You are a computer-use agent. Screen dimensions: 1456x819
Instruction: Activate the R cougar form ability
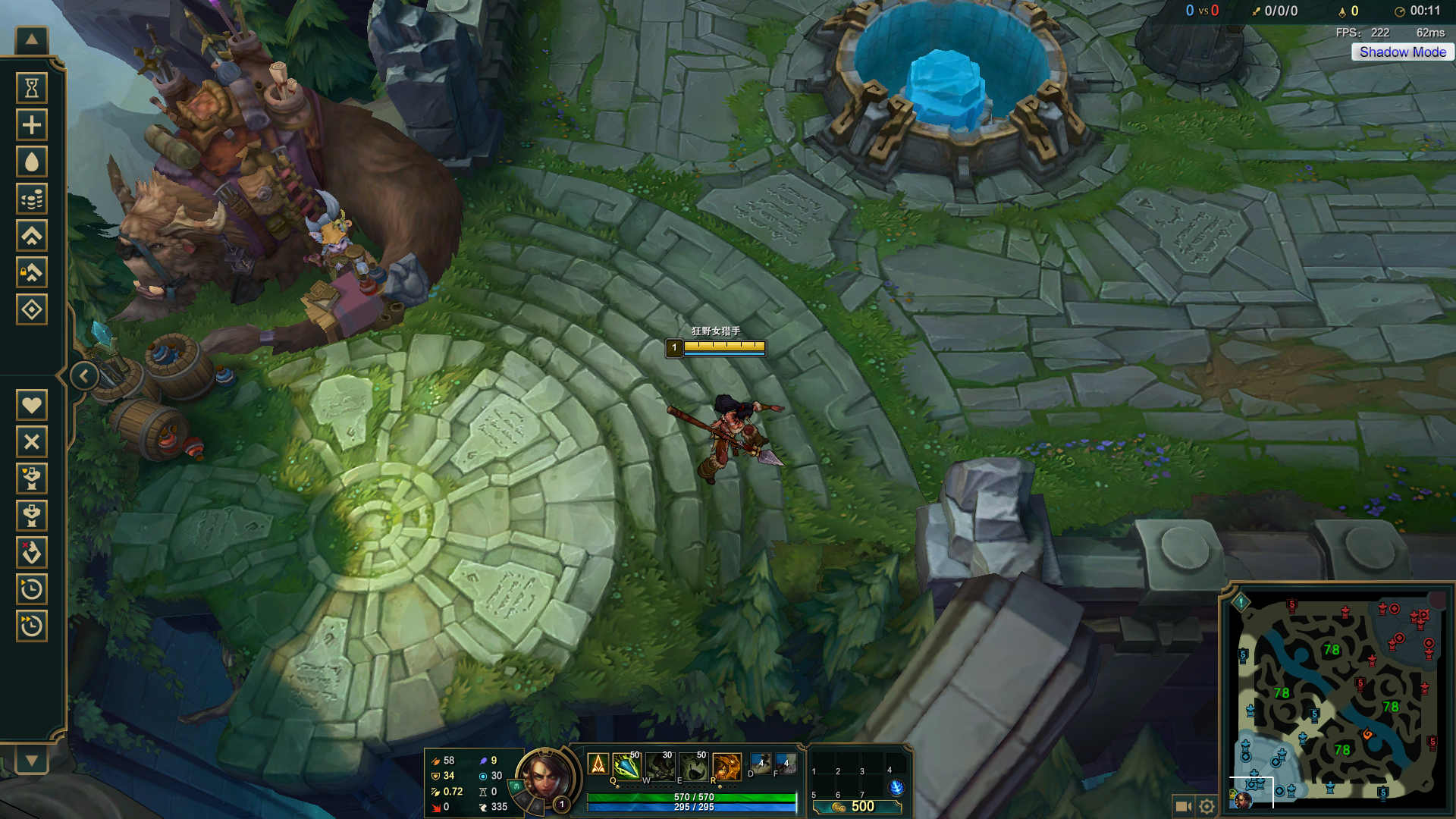[726, 766]
